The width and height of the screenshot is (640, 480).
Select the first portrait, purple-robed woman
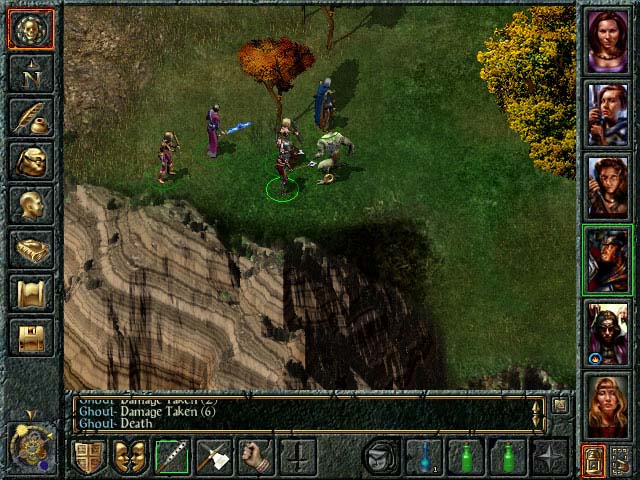click(x=608, y=41)
